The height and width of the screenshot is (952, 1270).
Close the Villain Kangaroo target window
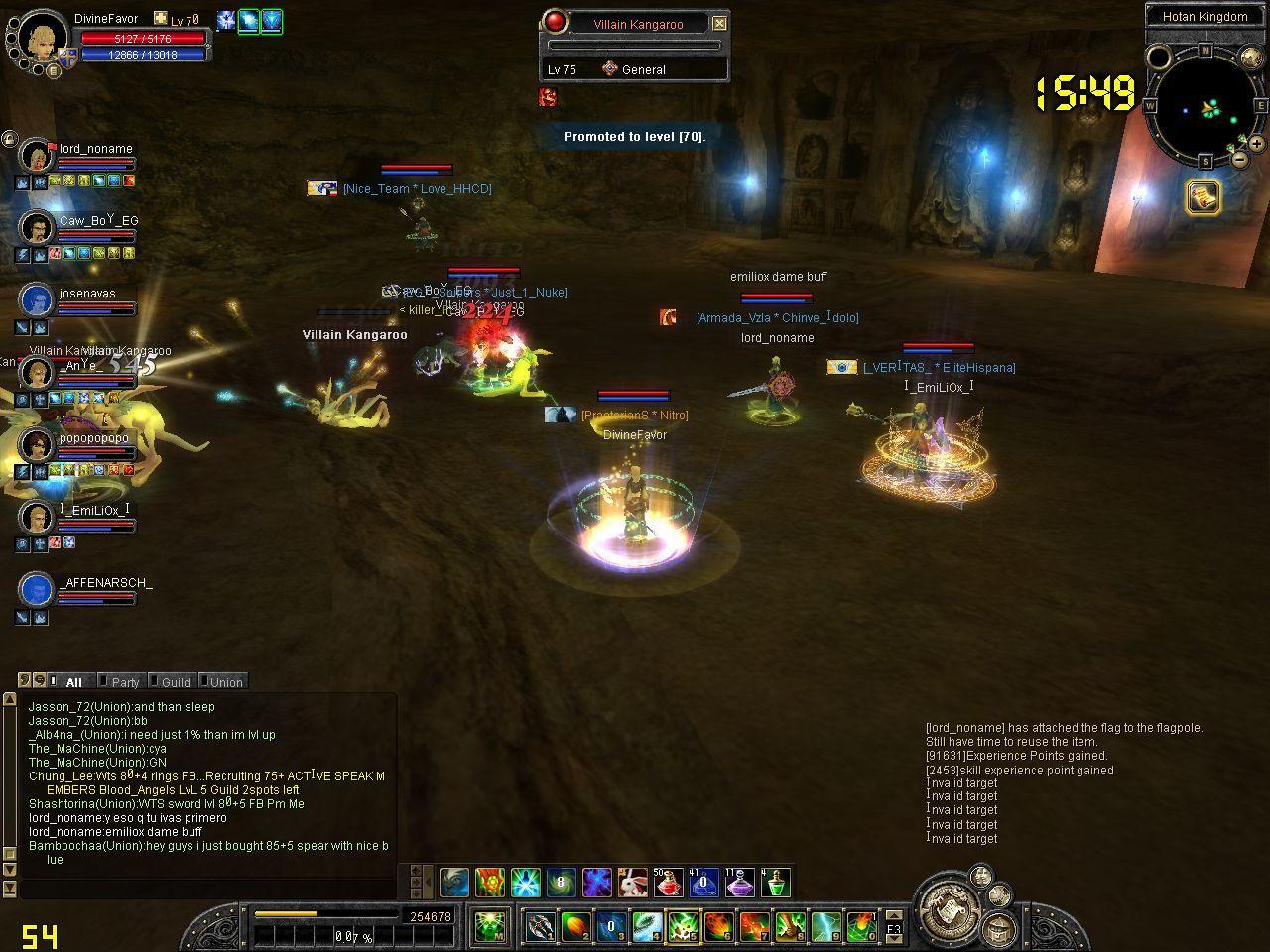pyautogui.click(x=720, y=23)
